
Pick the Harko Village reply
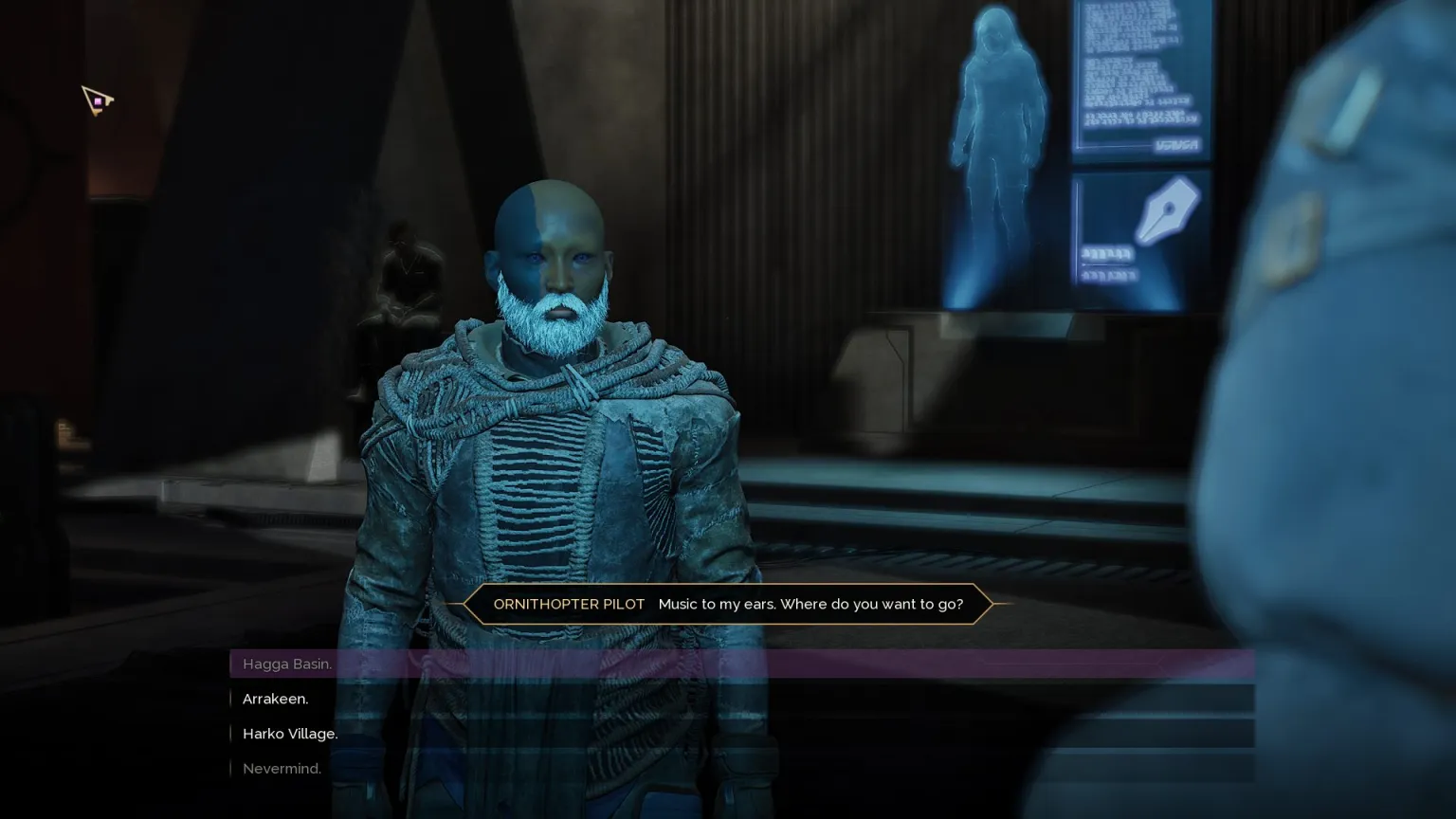point(290,734)
